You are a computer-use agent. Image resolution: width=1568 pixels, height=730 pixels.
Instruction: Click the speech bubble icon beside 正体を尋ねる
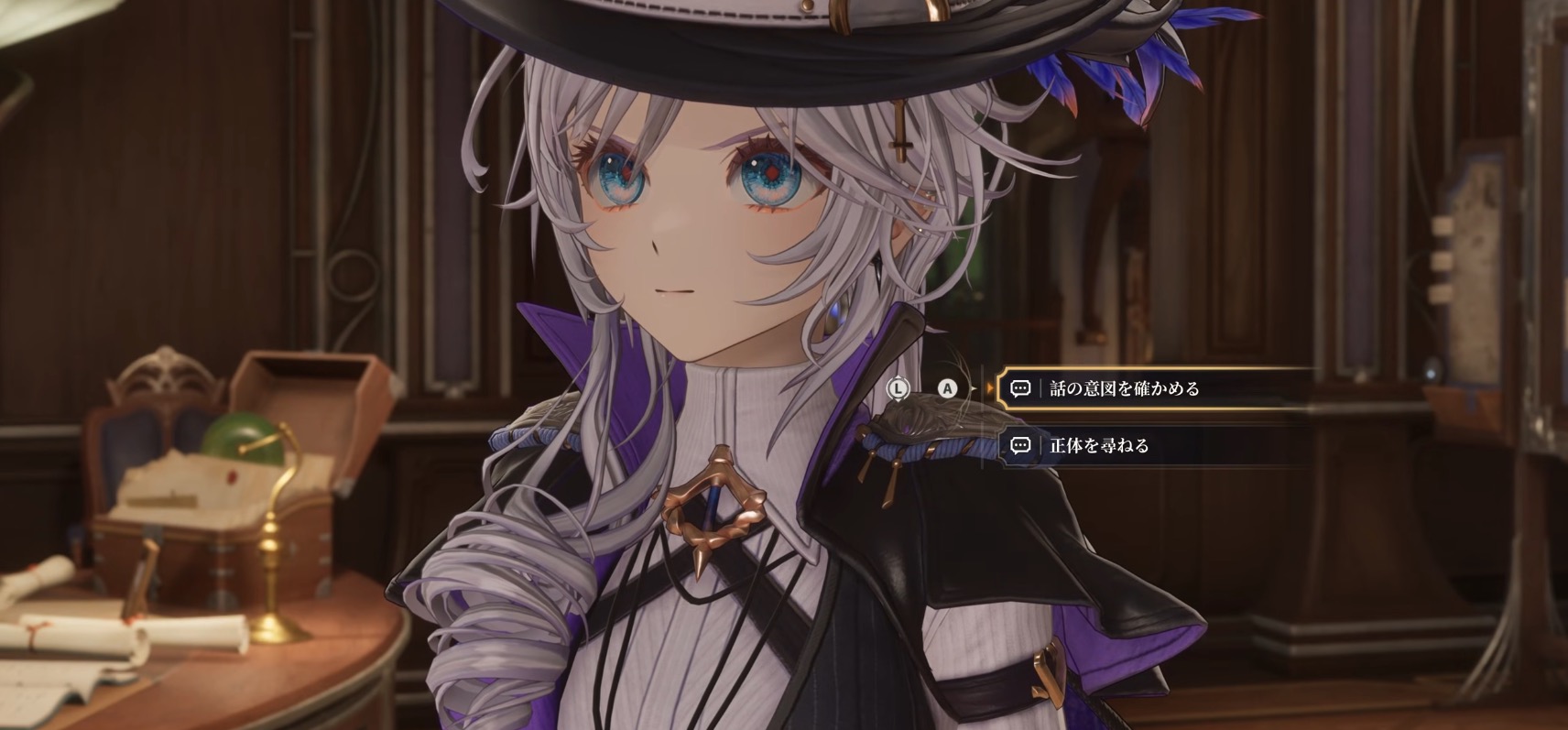(1020, 446)
